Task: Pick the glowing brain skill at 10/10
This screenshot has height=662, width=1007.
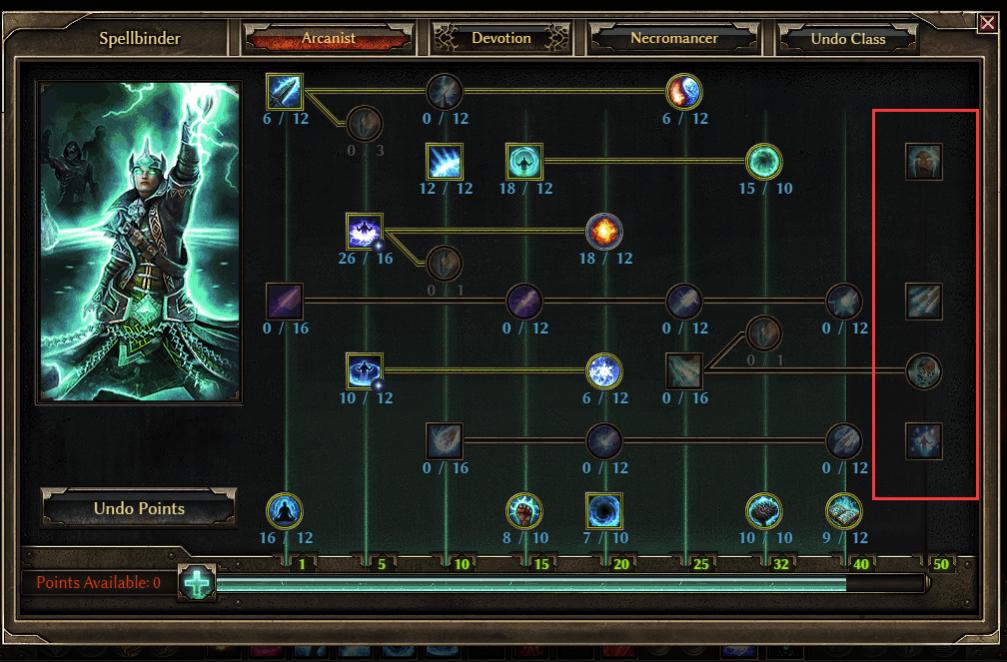Action: pos(764,511)
